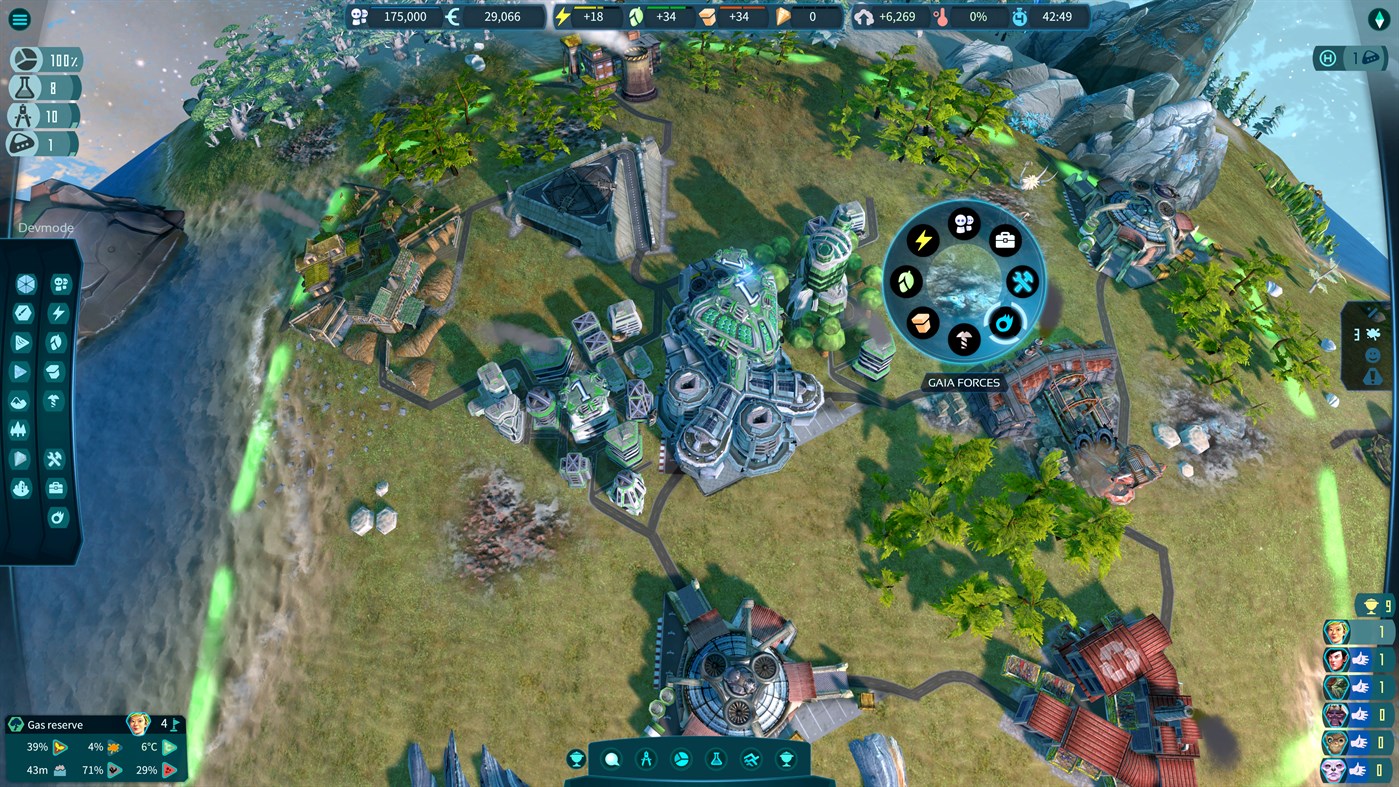
Task: Toggle the Devmode mountain terrain tool
Action: (21, 401)
